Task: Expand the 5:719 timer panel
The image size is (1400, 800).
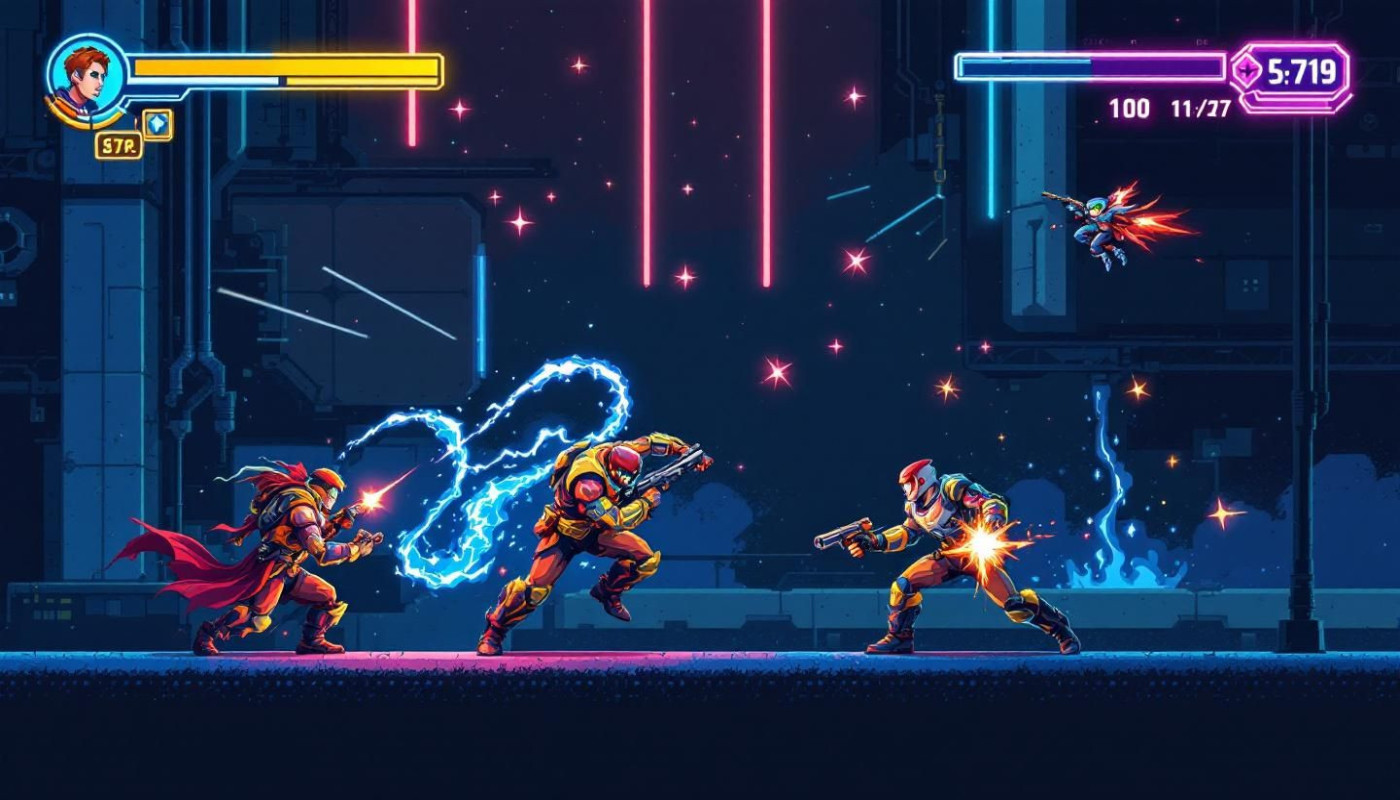Action: 1300,70
